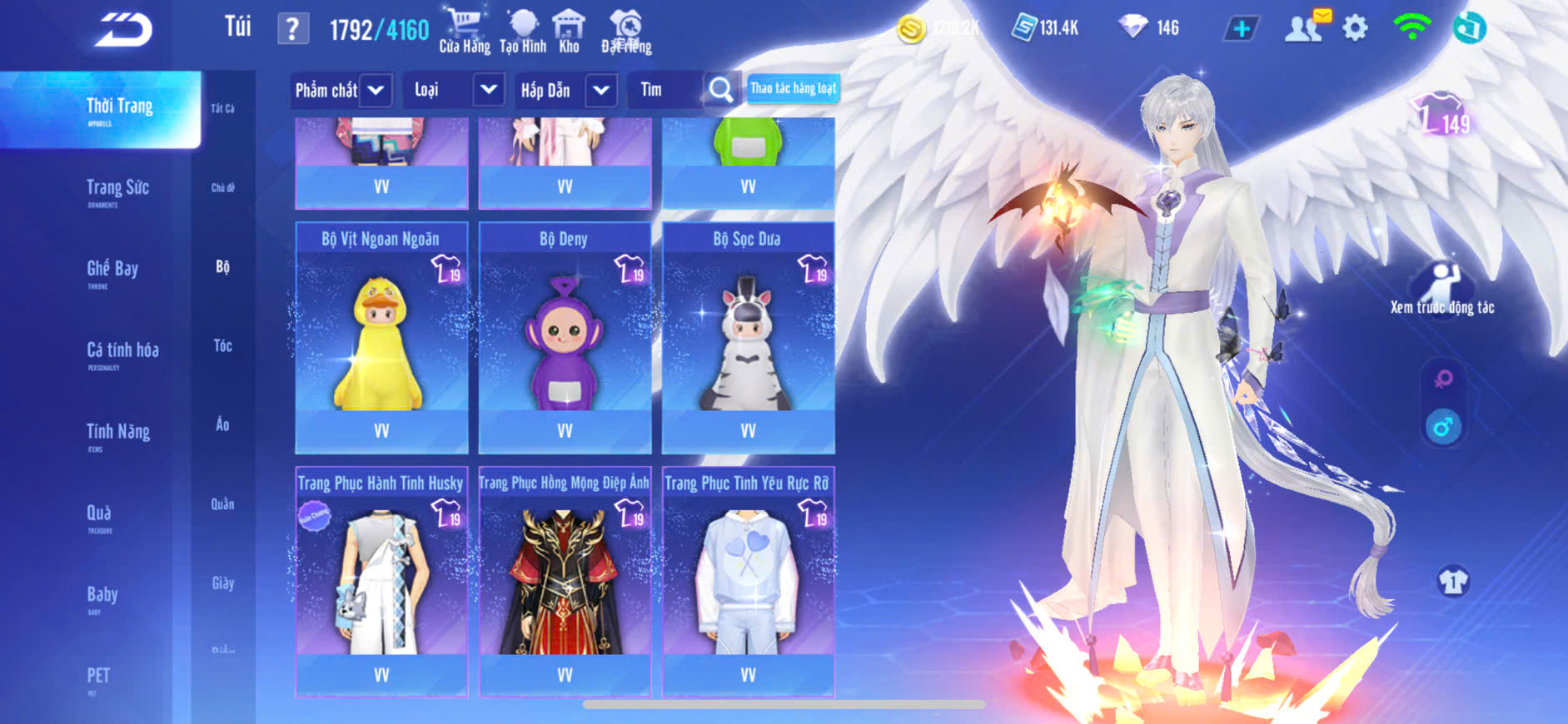This screenshot has height=724, width=1568.
Task: Go back using the arrow logo button
Action: tap(123, 30)
